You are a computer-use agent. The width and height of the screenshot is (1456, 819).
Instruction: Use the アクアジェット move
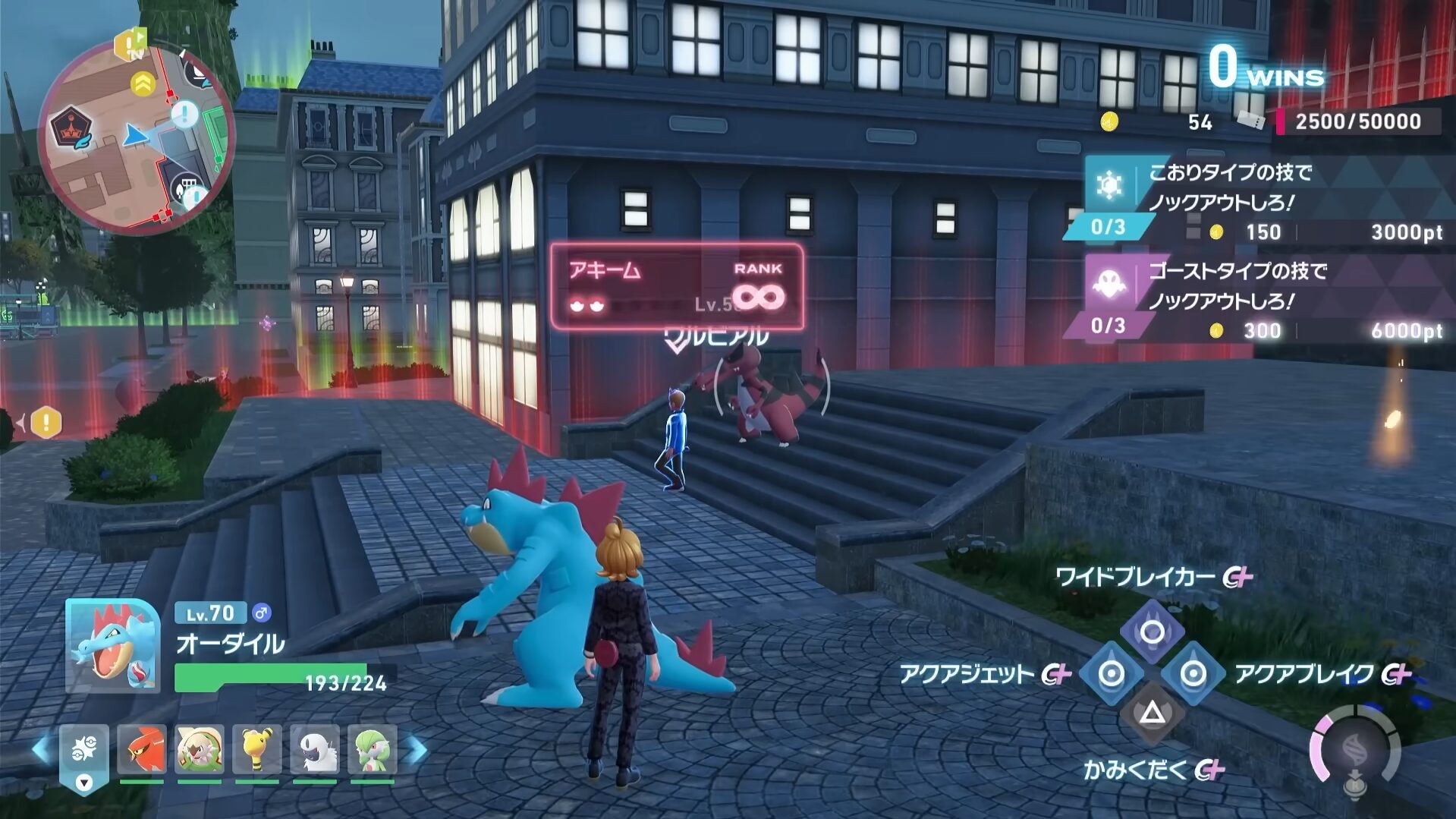[1112, 673]
